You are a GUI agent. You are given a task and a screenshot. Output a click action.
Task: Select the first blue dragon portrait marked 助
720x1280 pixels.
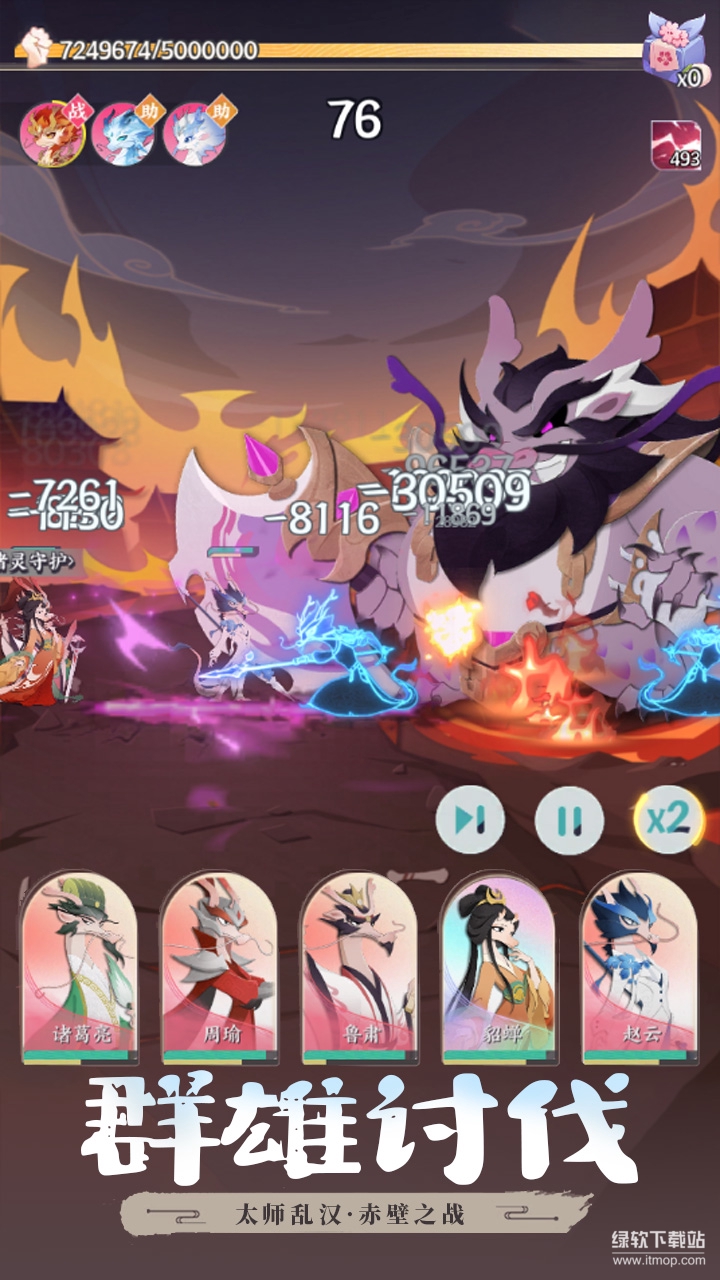click(122, 132)
